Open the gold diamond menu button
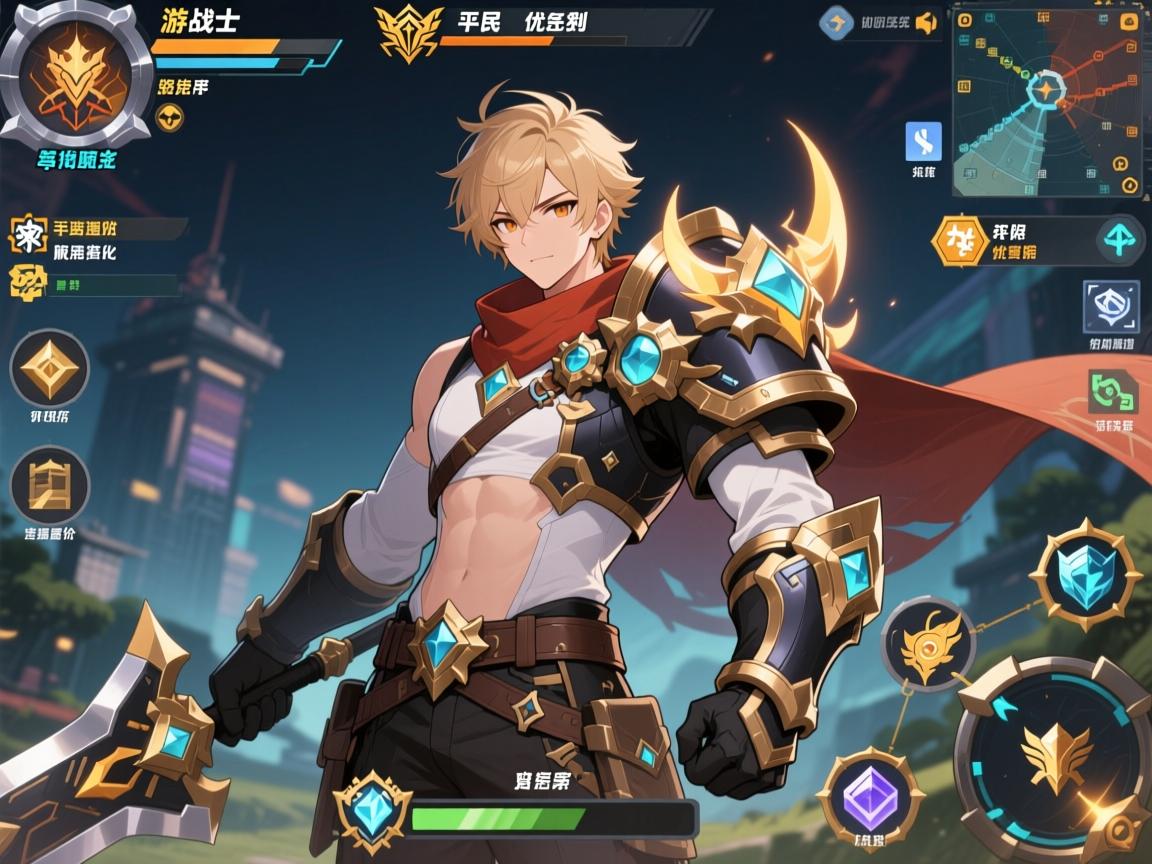1152x864 pixels. coord(49,368)
